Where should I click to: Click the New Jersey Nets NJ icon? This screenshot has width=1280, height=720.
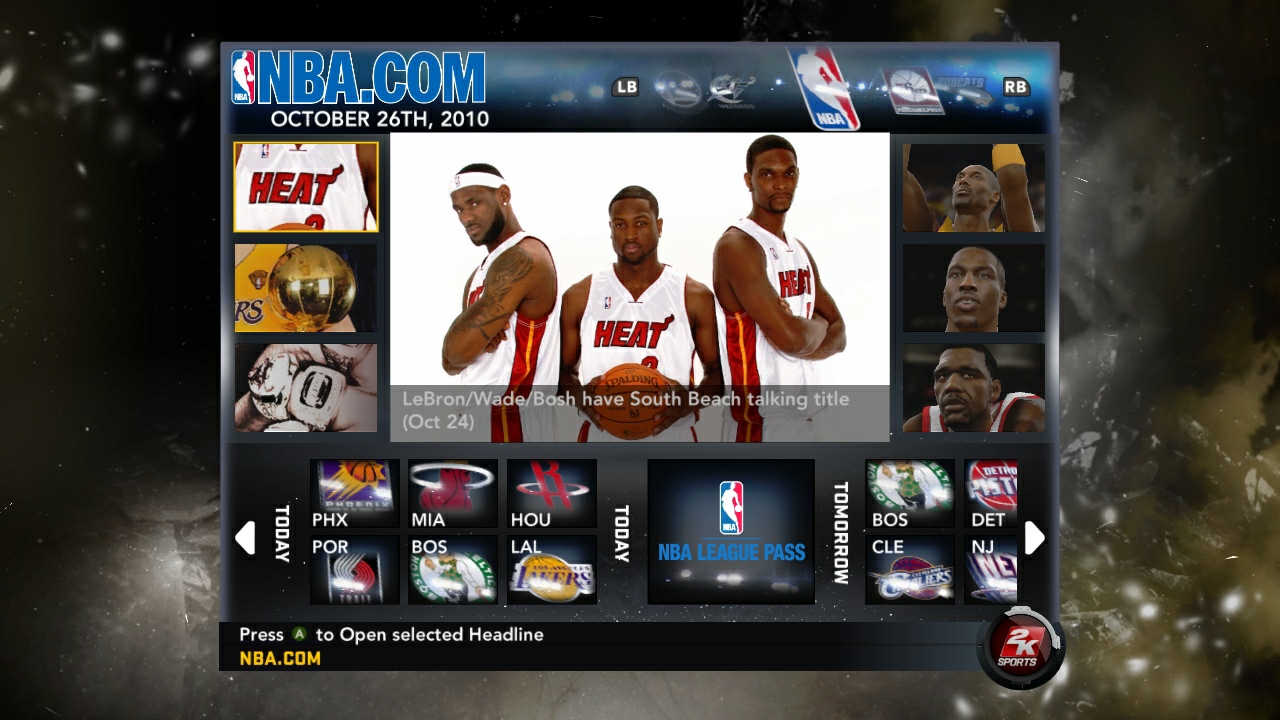point(989,568)
